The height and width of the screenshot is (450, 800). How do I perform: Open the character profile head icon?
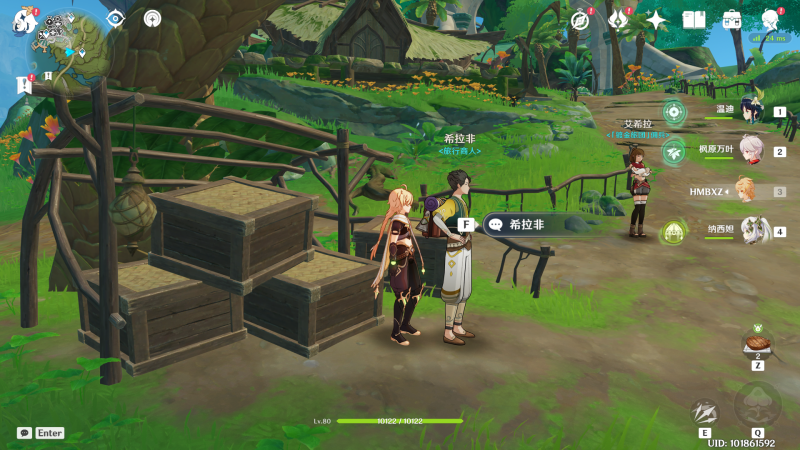tap(770, 19)
